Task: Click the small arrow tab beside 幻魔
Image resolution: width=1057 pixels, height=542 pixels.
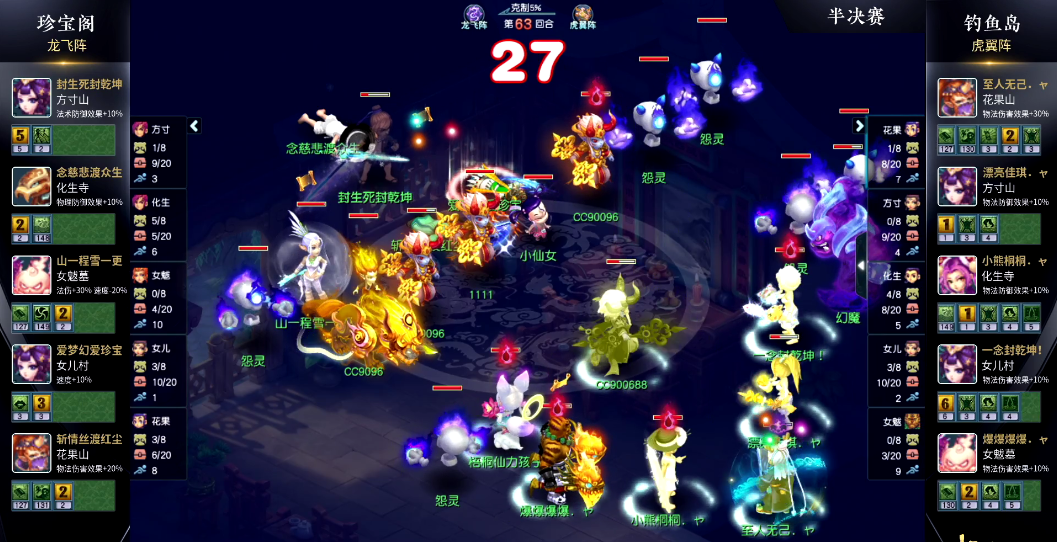Action: click(861, 265)
